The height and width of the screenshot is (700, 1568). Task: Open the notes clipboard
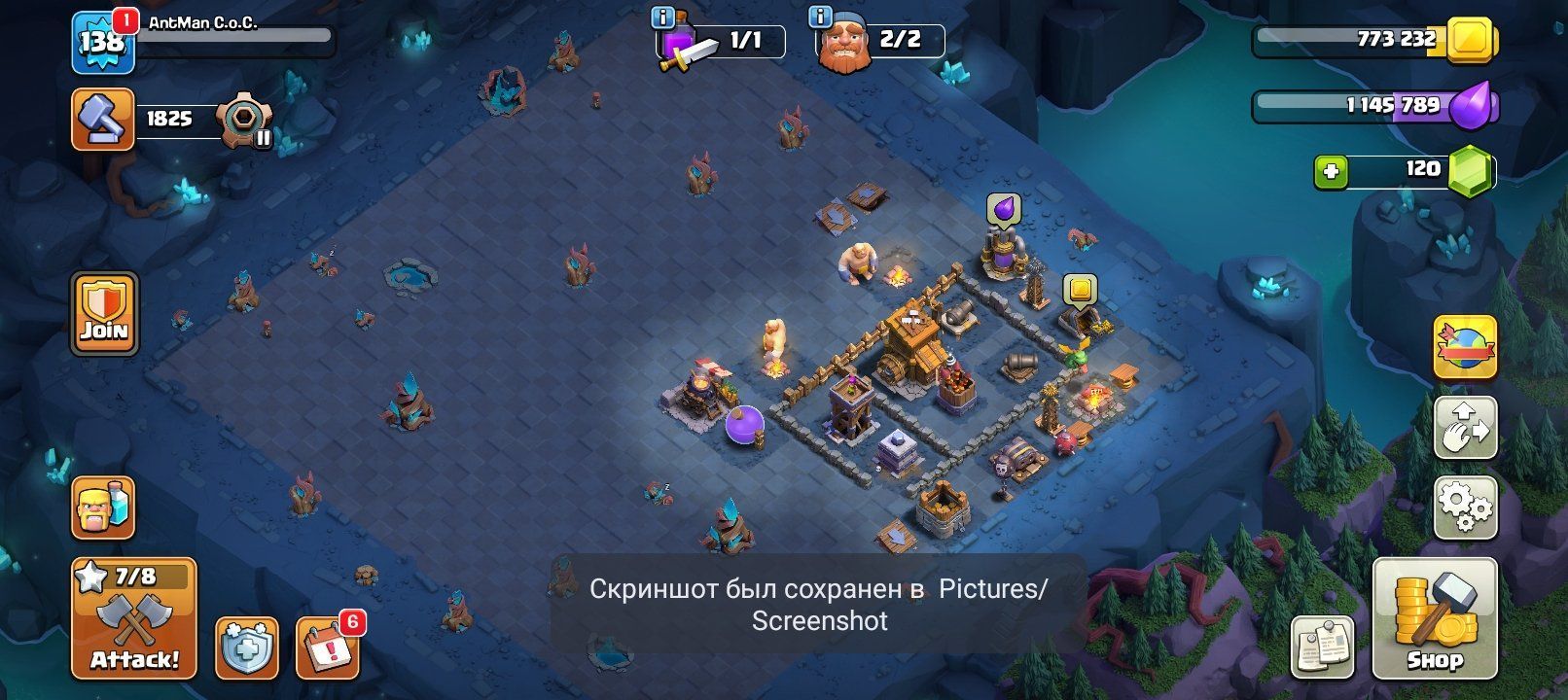(1323, 646)
